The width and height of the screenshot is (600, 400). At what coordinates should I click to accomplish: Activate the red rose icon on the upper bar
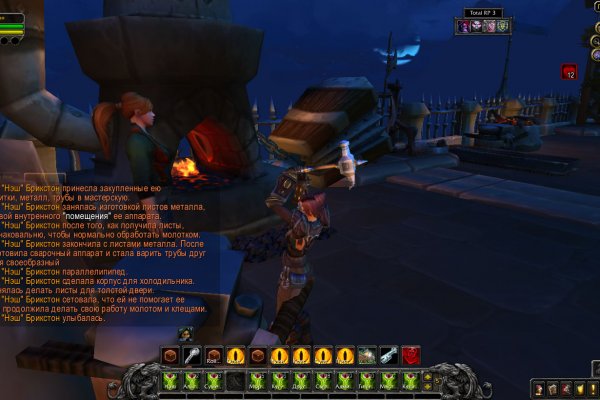click(411, 355)
